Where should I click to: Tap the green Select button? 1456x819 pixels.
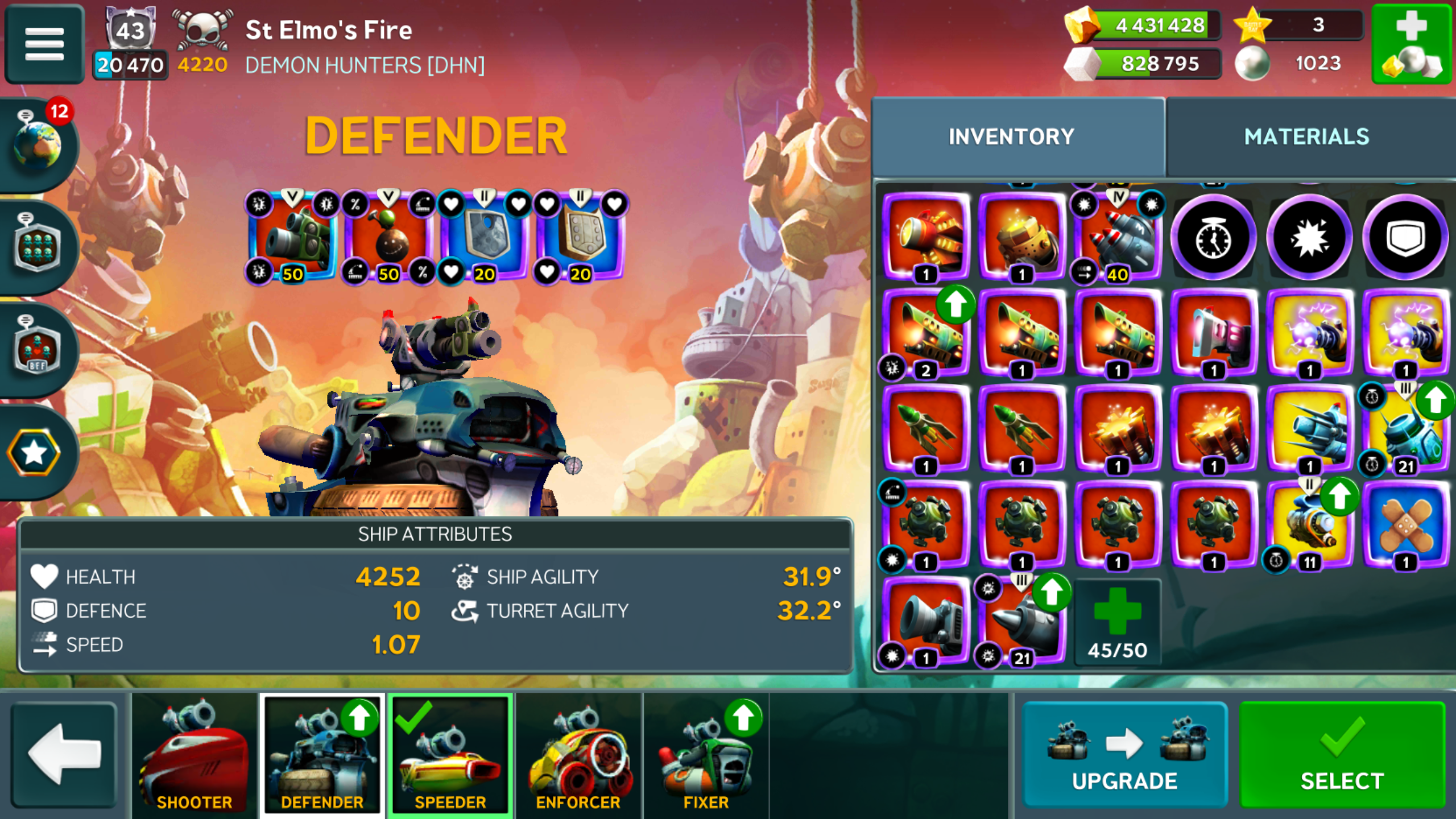[1342, 754]
